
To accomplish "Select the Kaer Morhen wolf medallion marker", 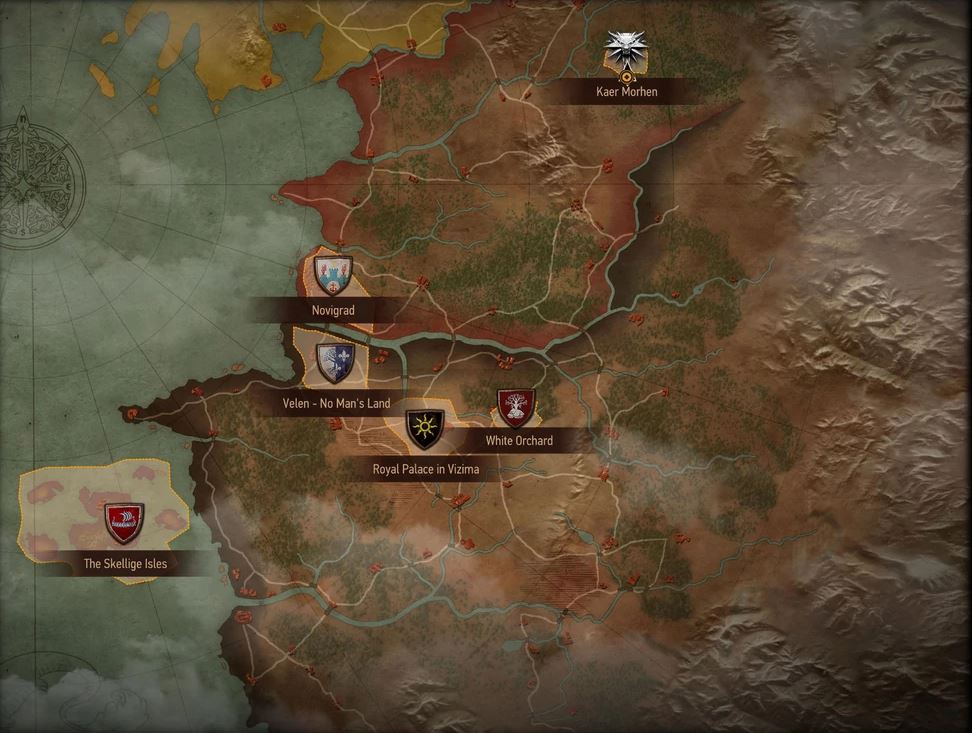I will 627,49.
